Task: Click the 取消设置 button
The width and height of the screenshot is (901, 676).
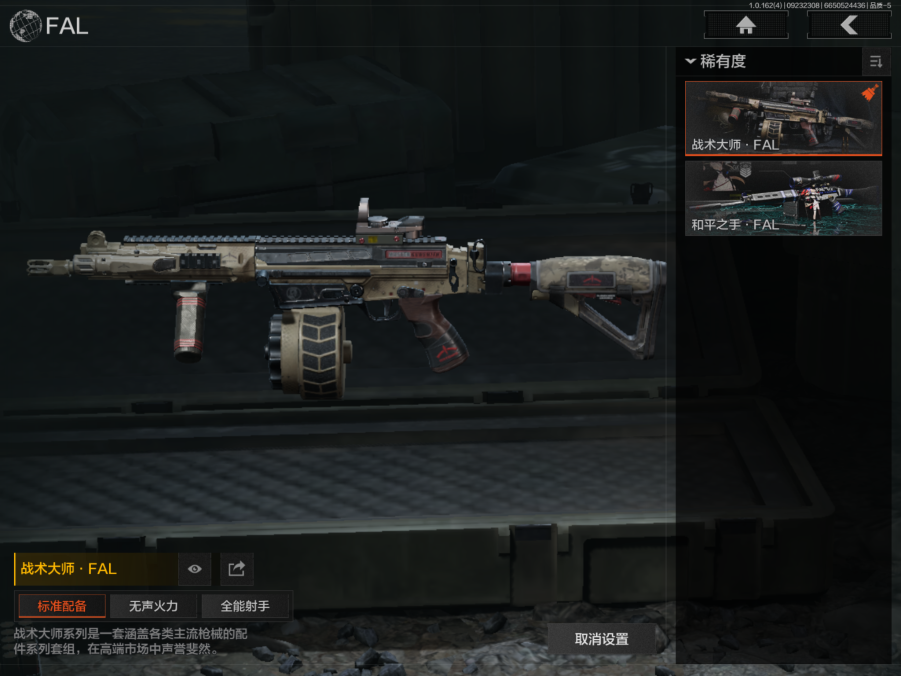Action: coord(601,639)
